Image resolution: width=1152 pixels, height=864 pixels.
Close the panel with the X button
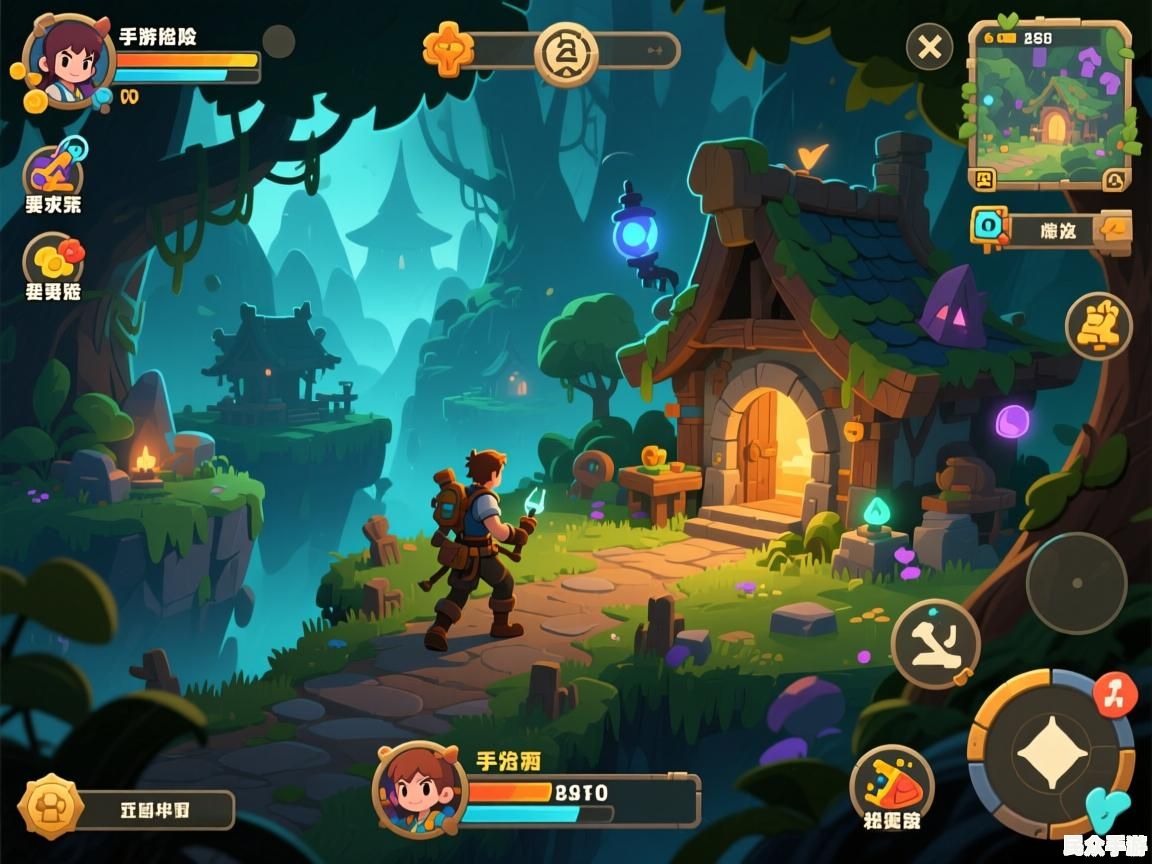click(x=930, y=47)
